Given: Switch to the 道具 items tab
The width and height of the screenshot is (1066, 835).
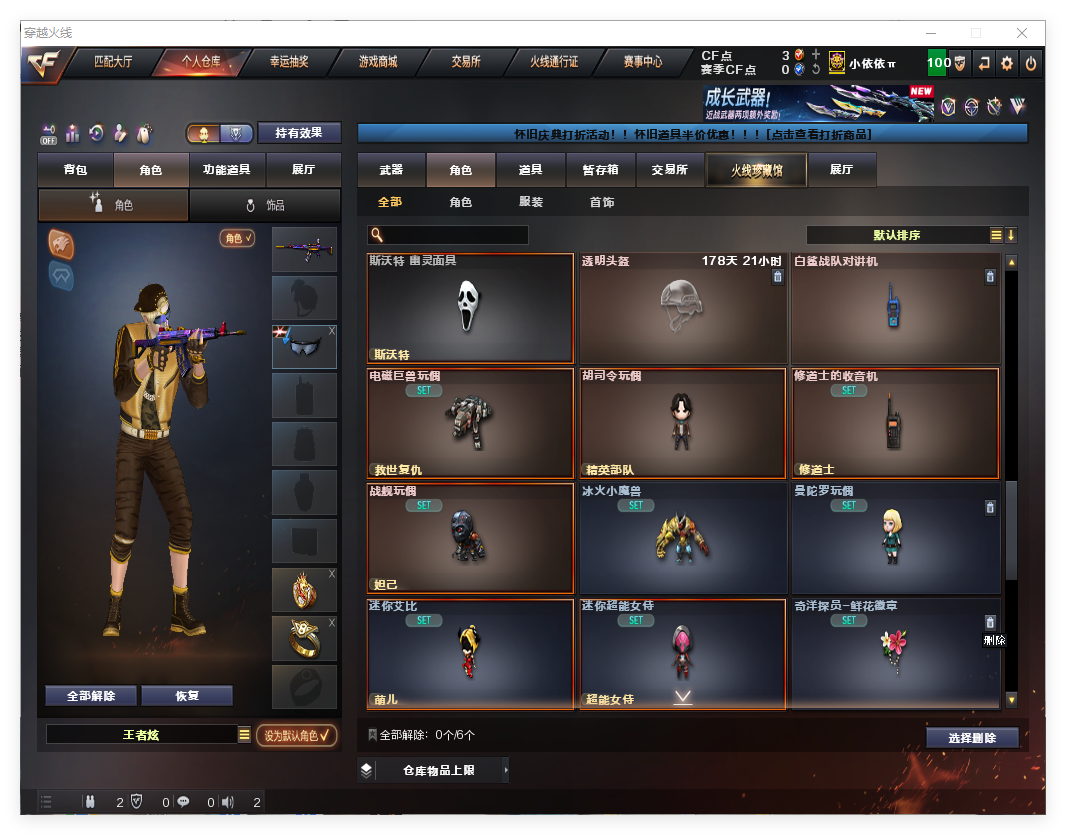Looking at the screenshot, I should 531,170.
